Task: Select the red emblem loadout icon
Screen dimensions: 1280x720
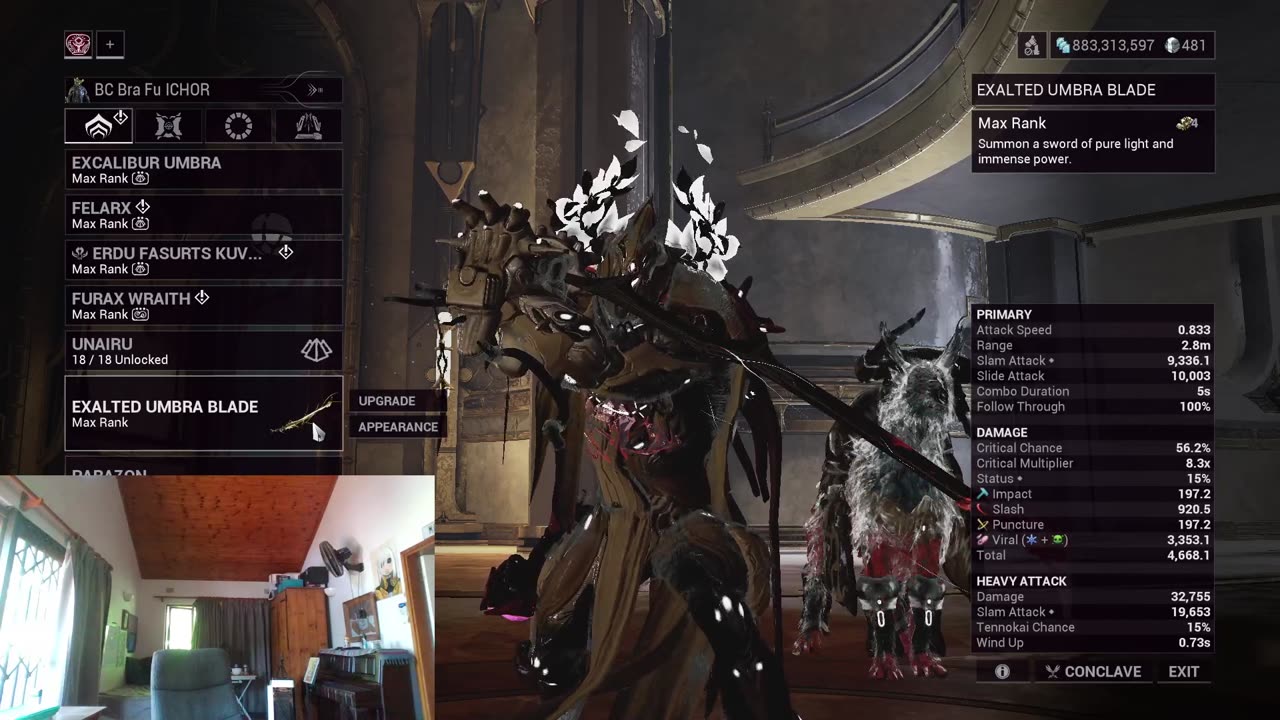Action: click(x=78, y=44)
